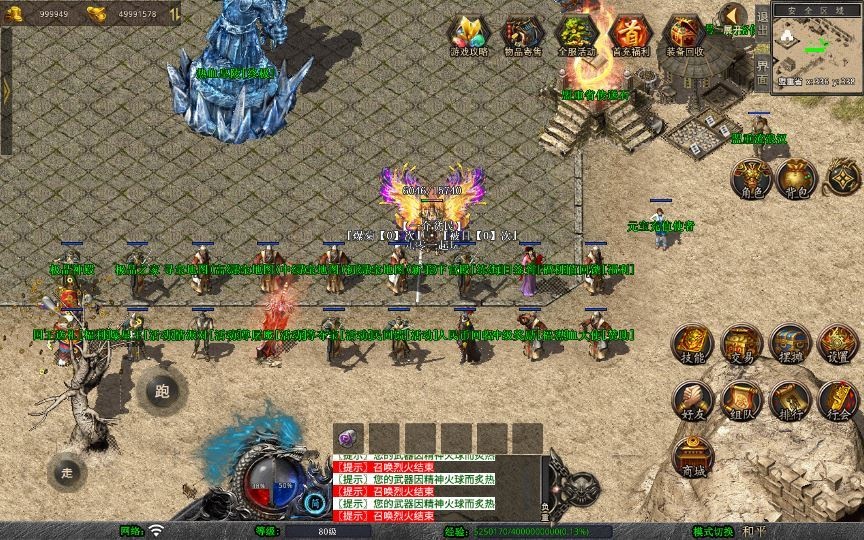Tap the 跑 run button
This screenshot has height=540, width=864.
click(x=163, y=391)
